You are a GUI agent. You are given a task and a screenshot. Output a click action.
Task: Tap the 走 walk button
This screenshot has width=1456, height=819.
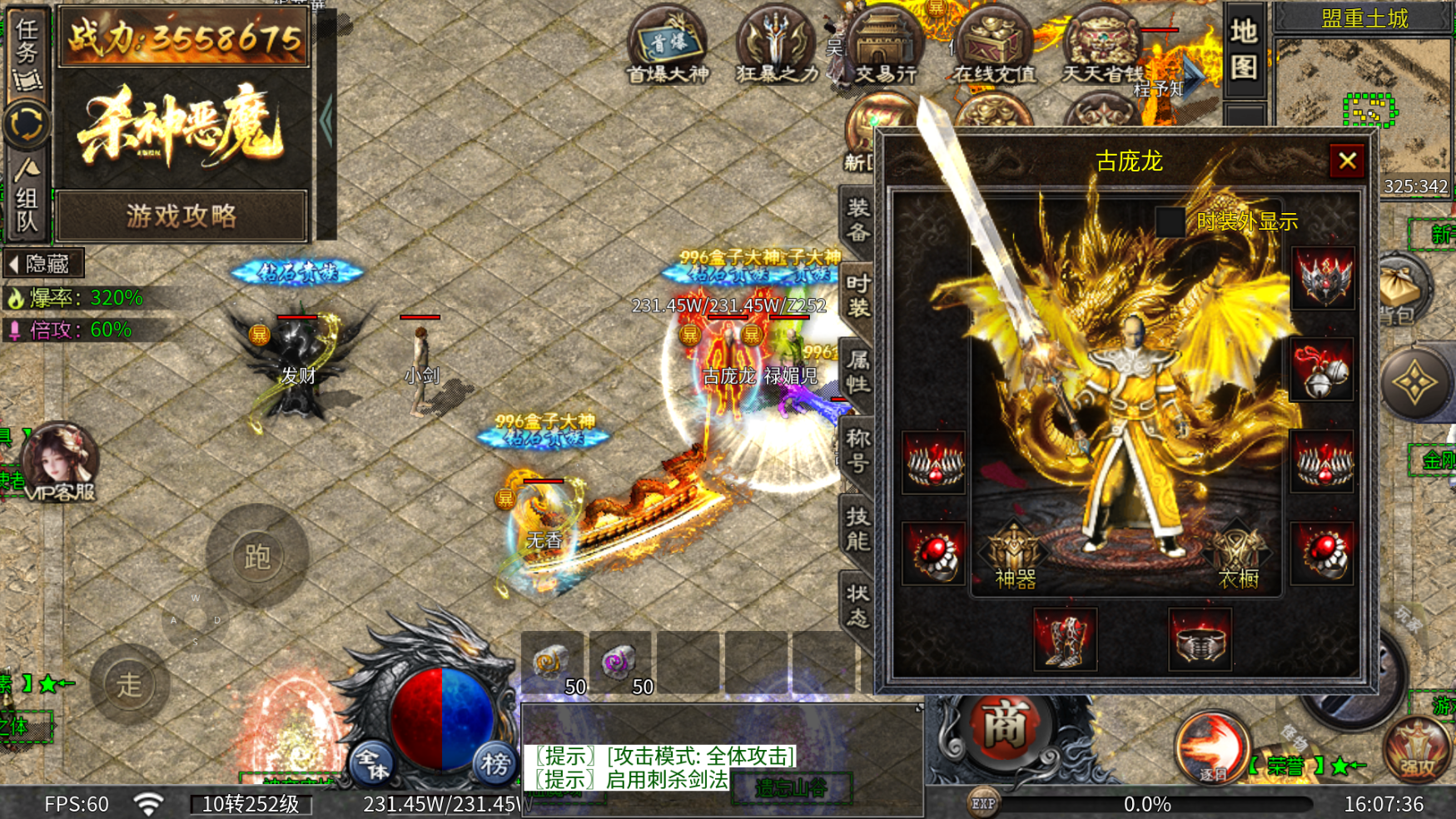coord(129,684)
